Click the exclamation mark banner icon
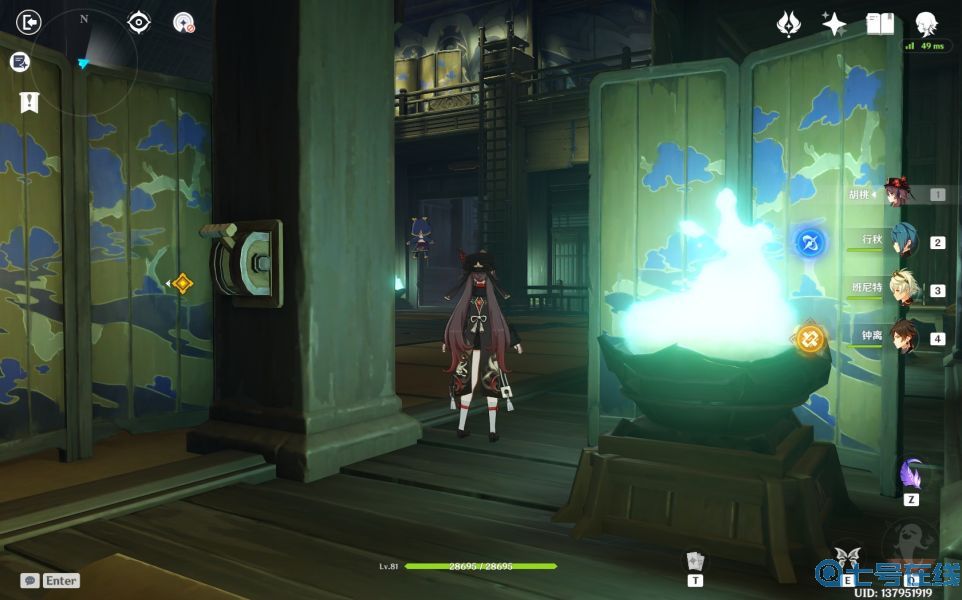The height and width of the screenshot is (600, 962). tap(29, 101)
